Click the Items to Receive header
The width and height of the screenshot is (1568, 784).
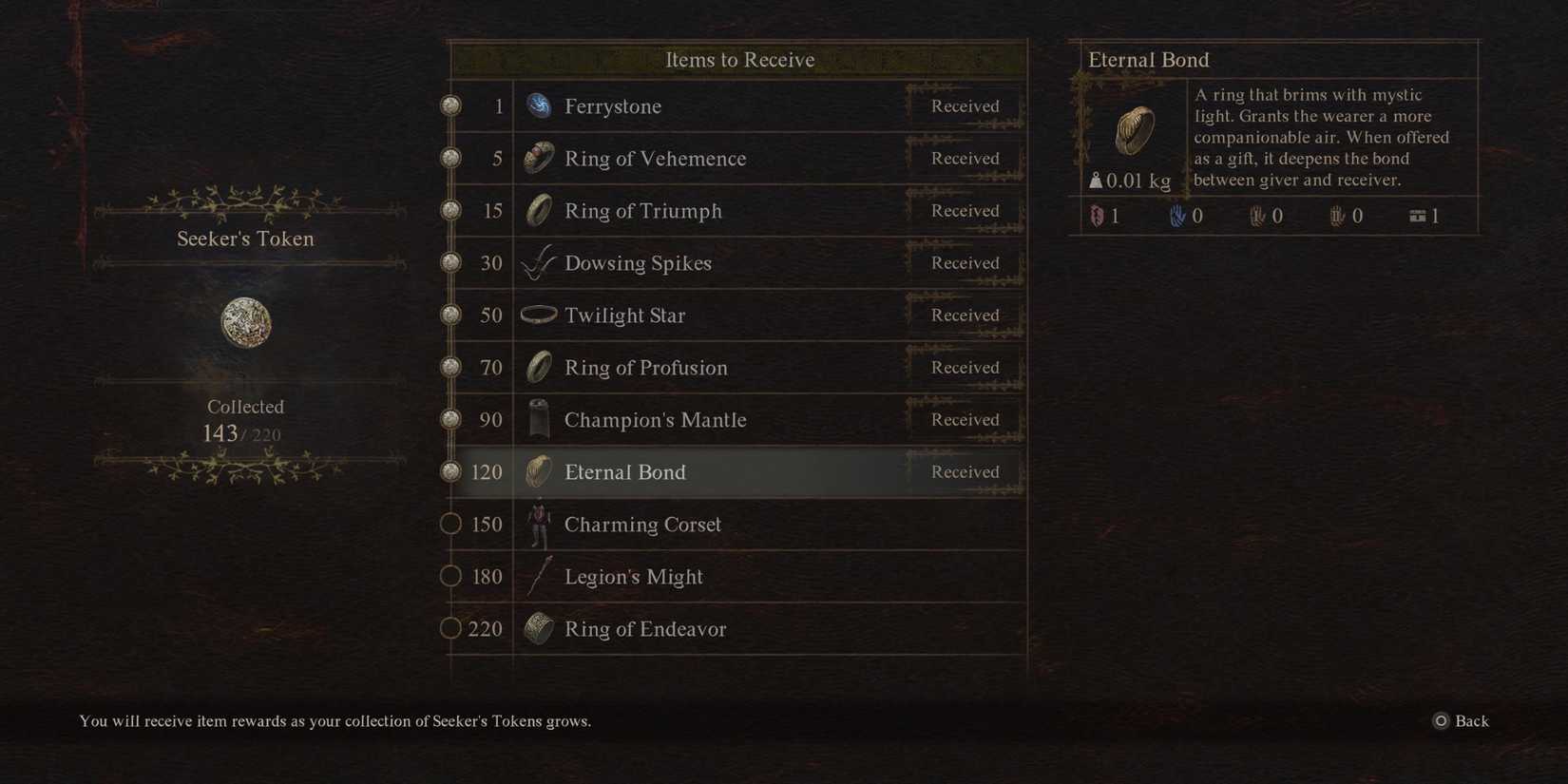[x=740, y=59]
